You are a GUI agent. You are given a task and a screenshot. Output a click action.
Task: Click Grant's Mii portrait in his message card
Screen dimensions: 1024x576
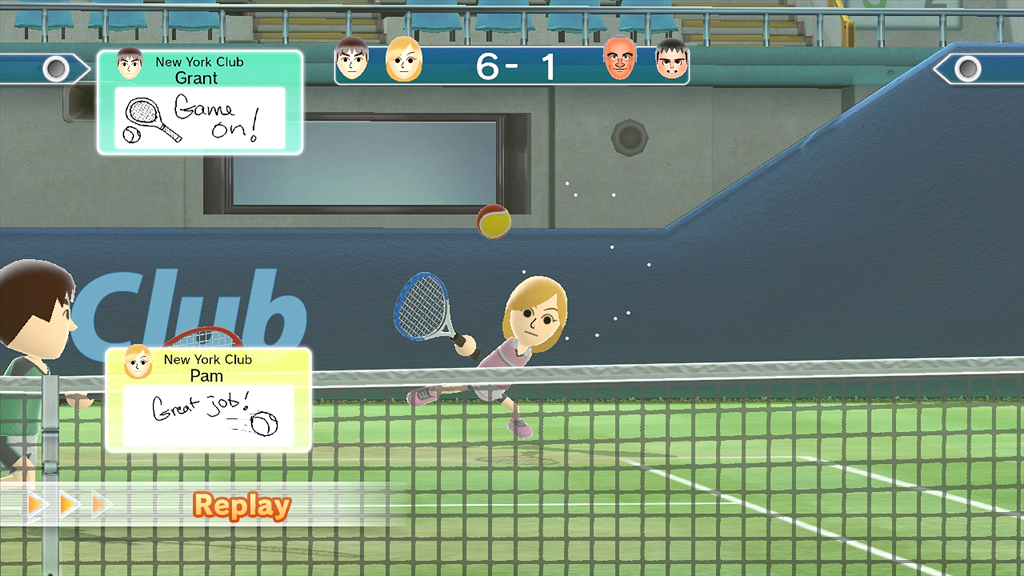129,64
